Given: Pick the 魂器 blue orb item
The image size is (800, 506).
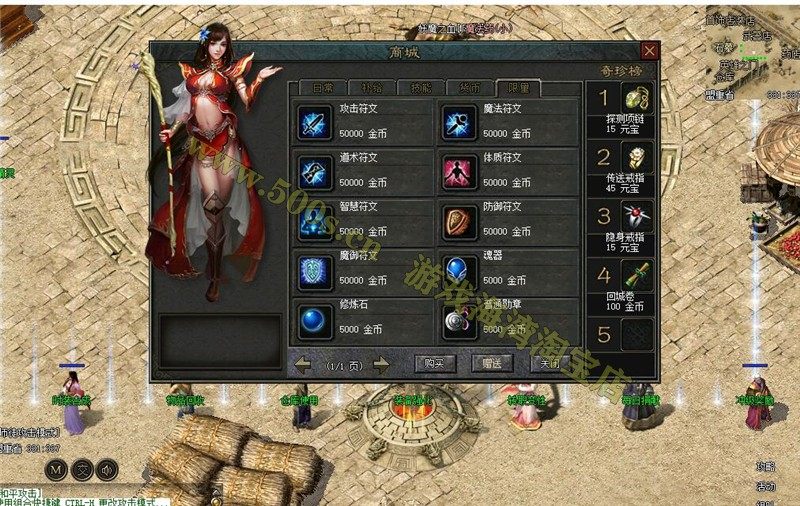Looking at the screenshot, I should click(460, 271).
